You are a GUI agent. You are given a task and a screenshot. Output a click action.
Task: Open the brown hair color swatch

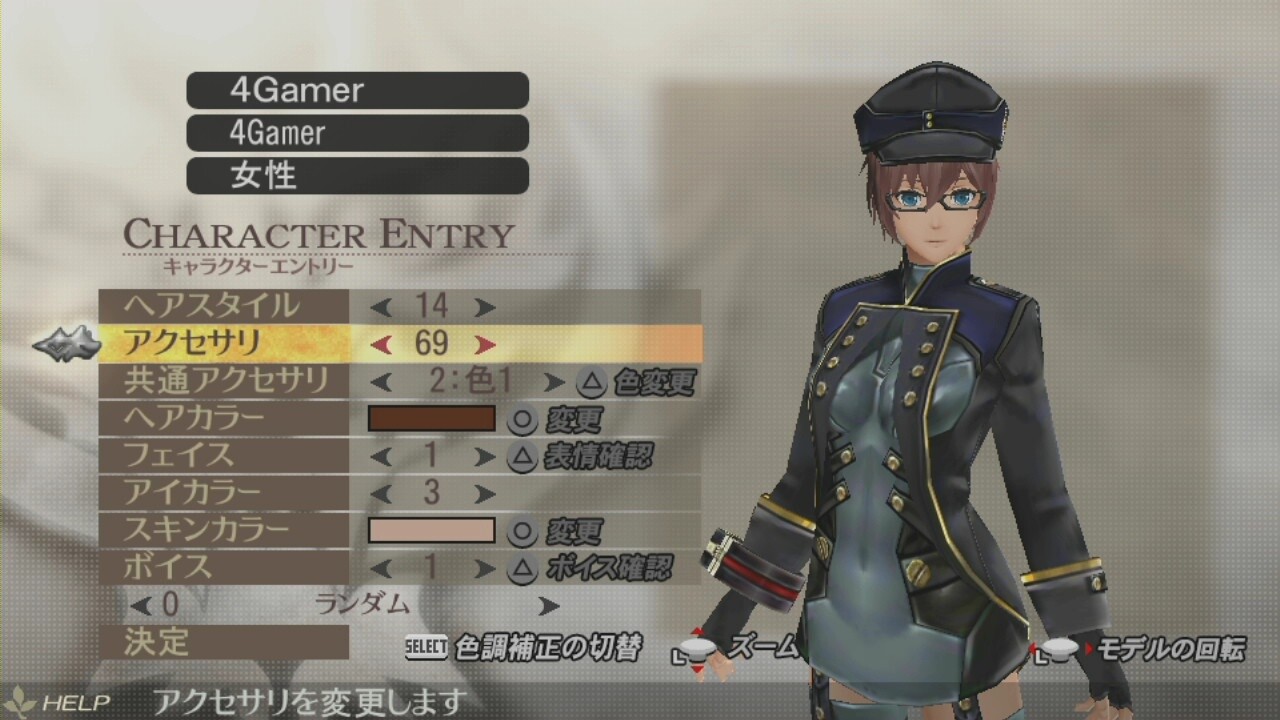point(431,418)
